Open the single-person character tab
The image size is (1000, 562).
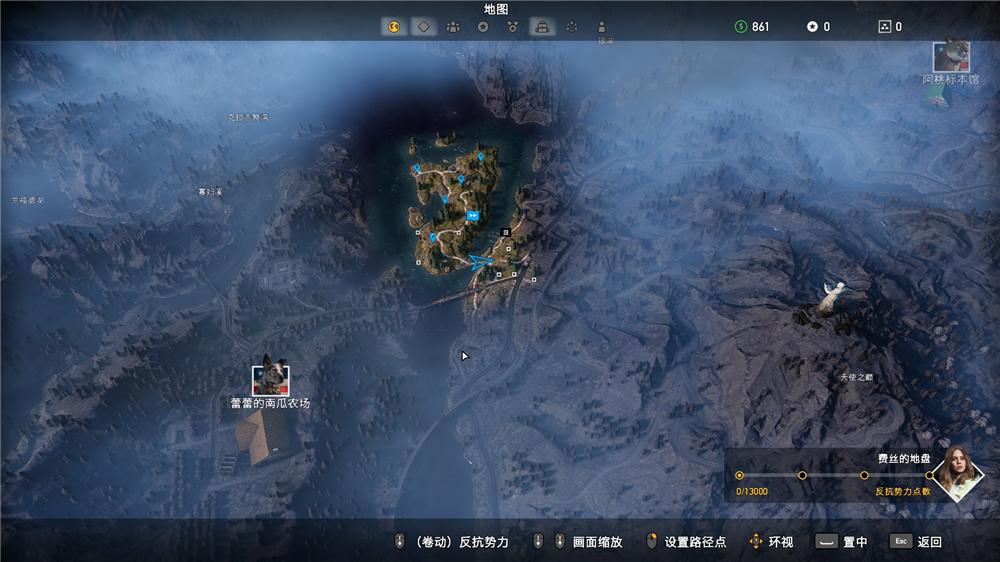click(602, 27)
